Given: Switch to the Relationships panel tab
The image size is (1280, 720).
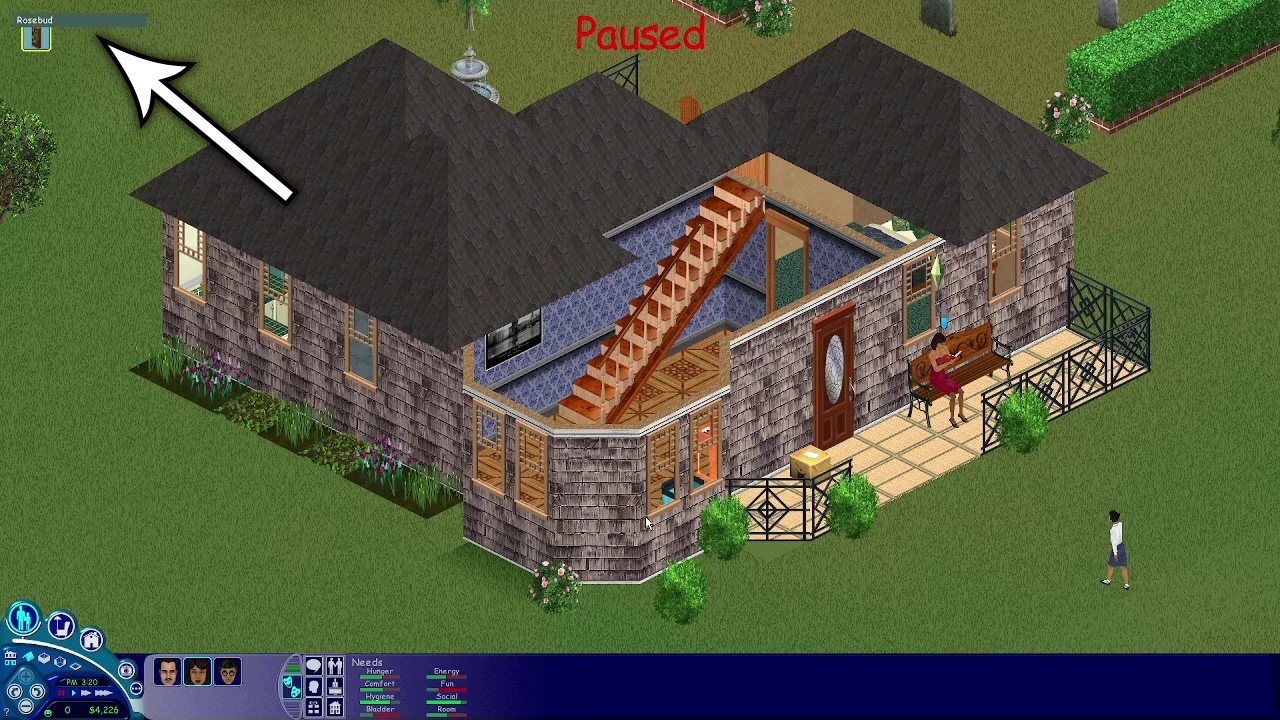Looking at the screenshot, I should click(x=335, y=666).
